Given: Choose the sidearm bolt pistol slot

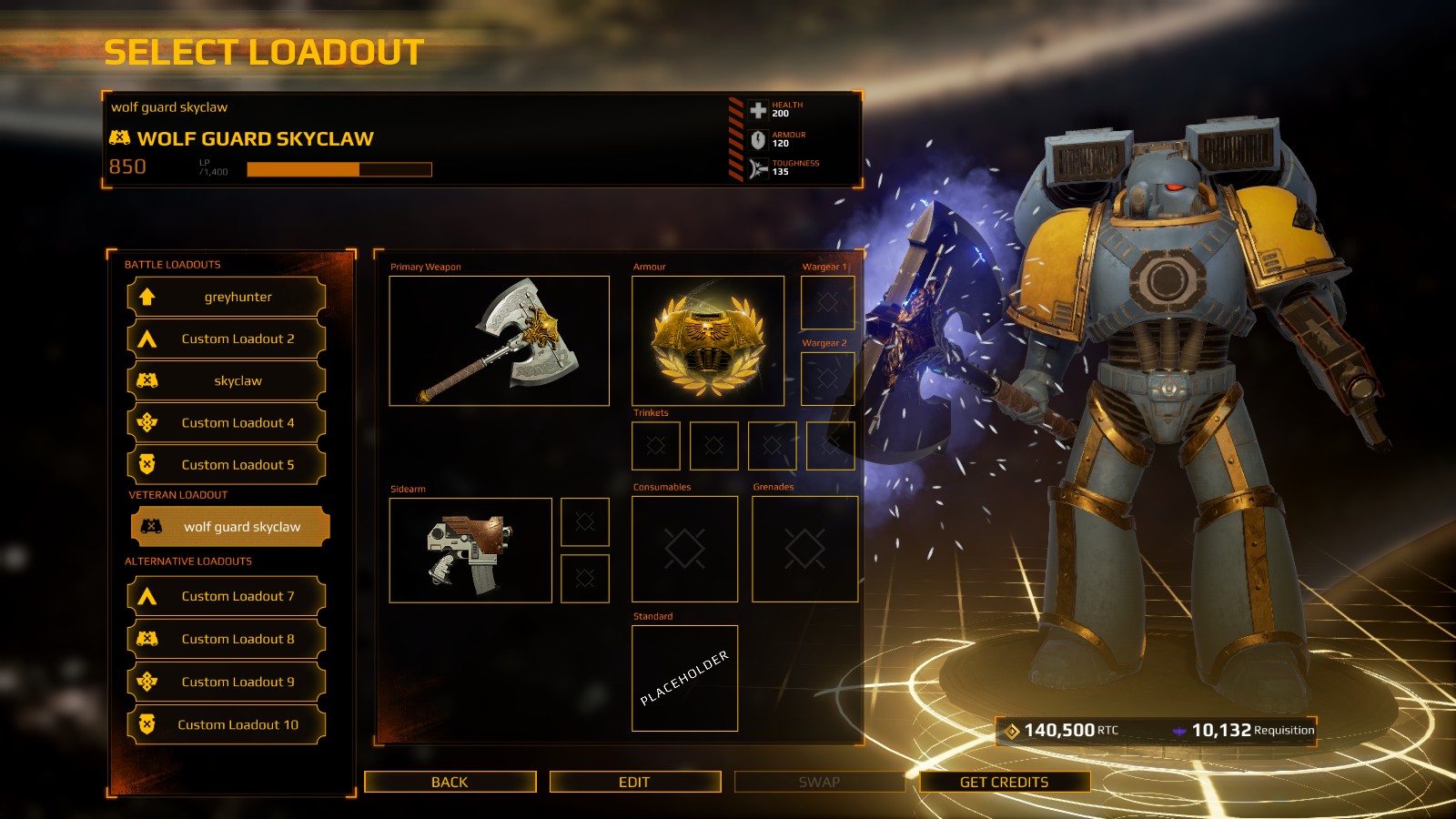Looking at the screenshot, I should click(470, 550).
